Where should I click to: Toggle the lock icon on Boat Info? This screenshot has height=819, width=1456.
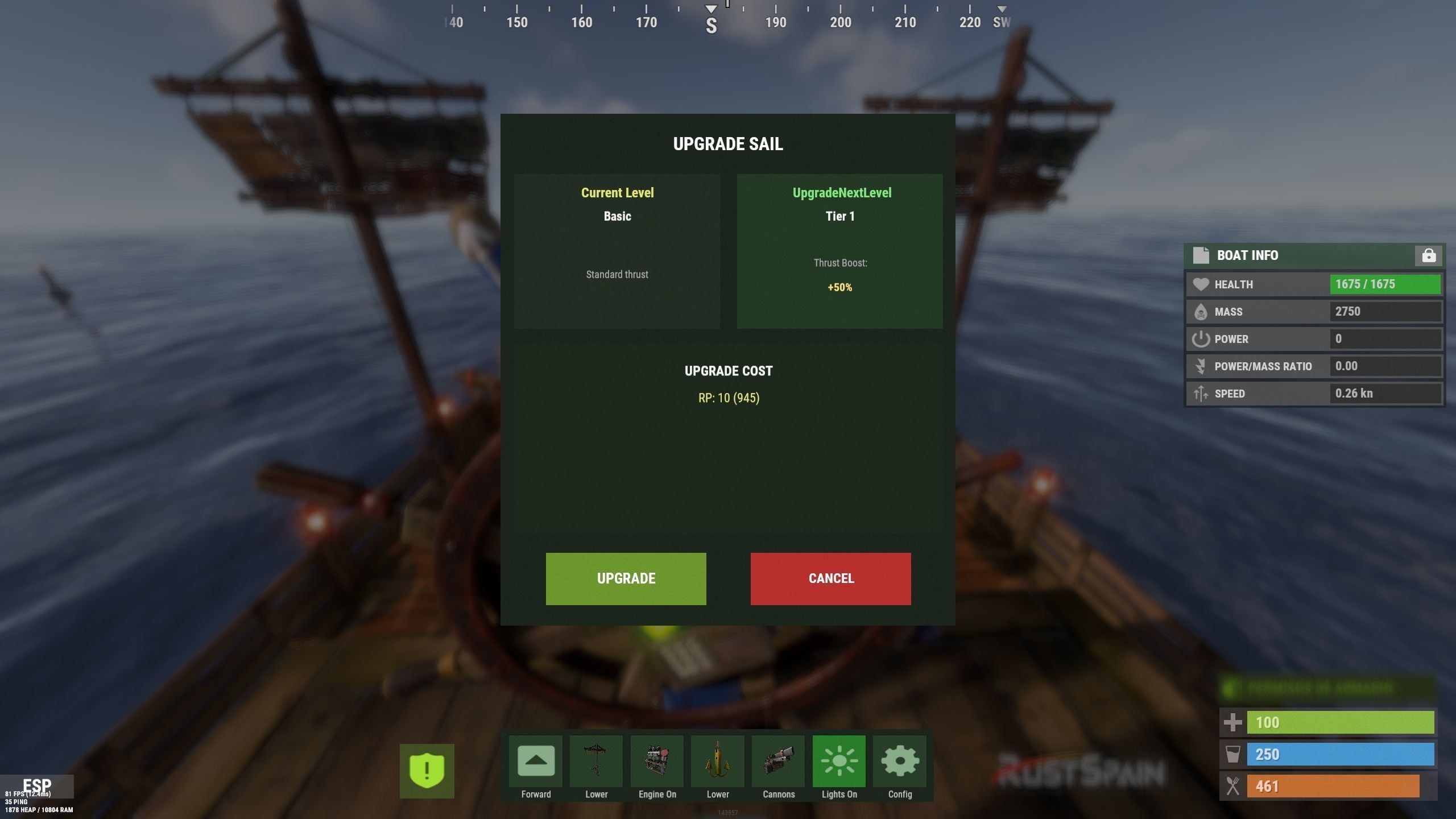(1428, 256)
